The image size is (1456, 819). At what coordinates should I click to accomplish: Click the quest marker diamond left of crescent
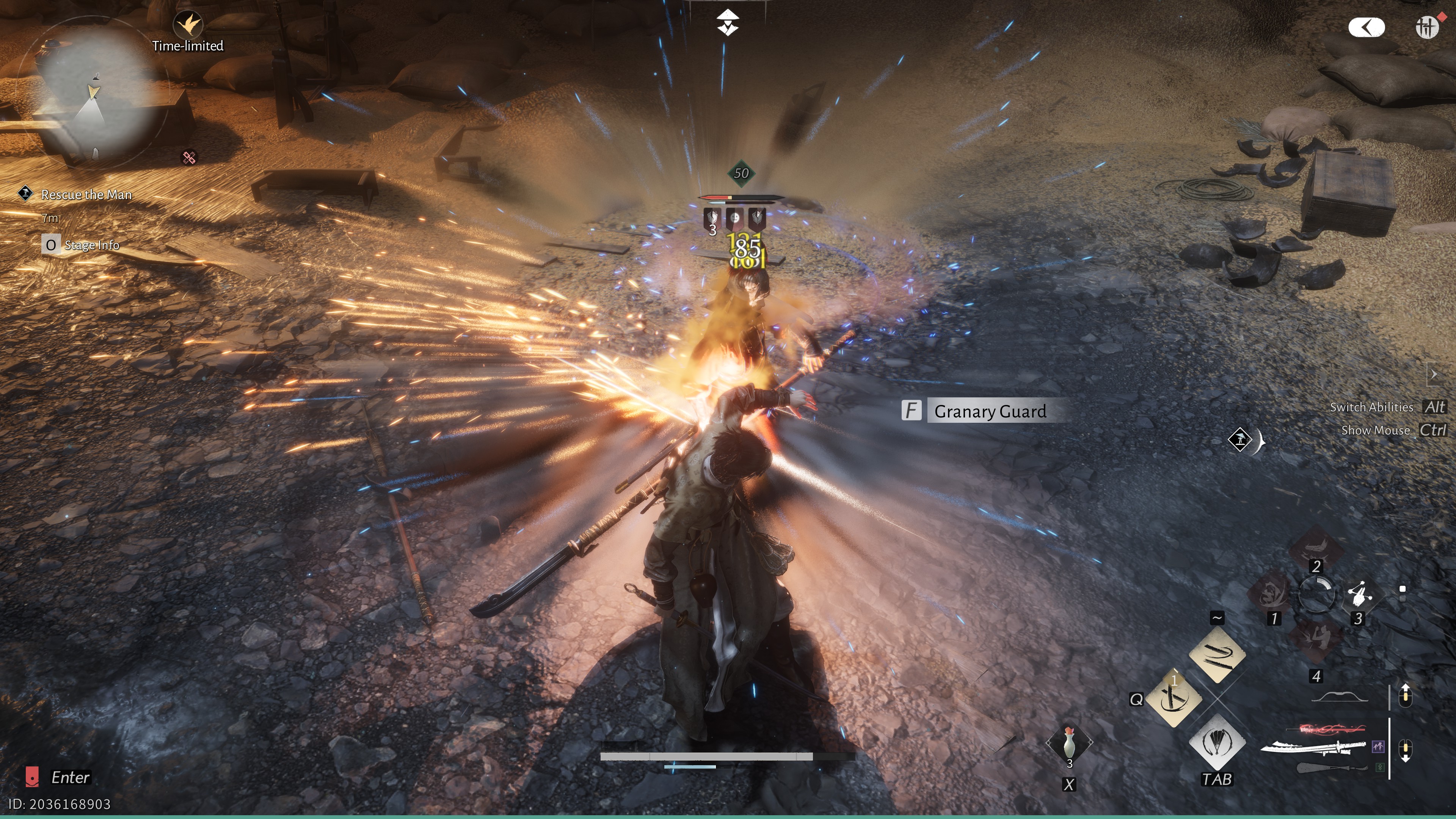pos(1240,439)
